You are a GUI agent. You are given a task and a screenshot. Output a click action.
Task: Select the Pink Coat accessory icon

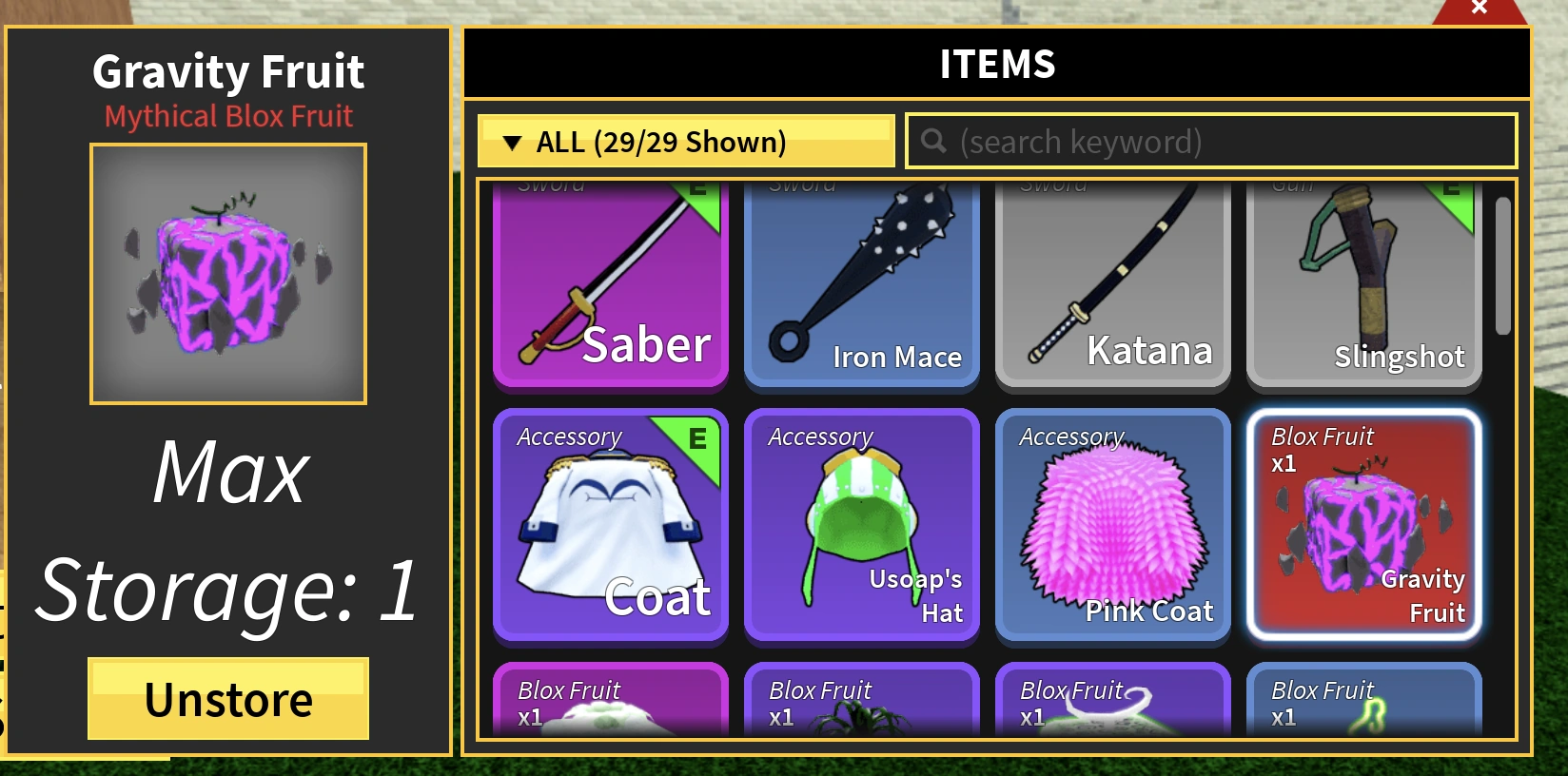click(x=1112, y=528)
